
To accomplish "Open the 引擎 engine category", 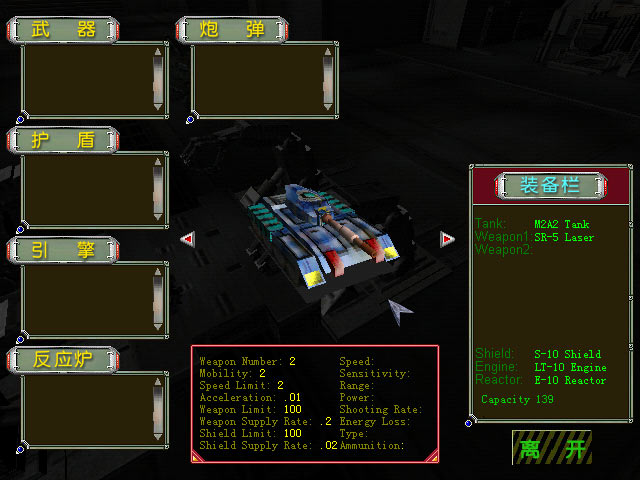I will coord(64,249).
